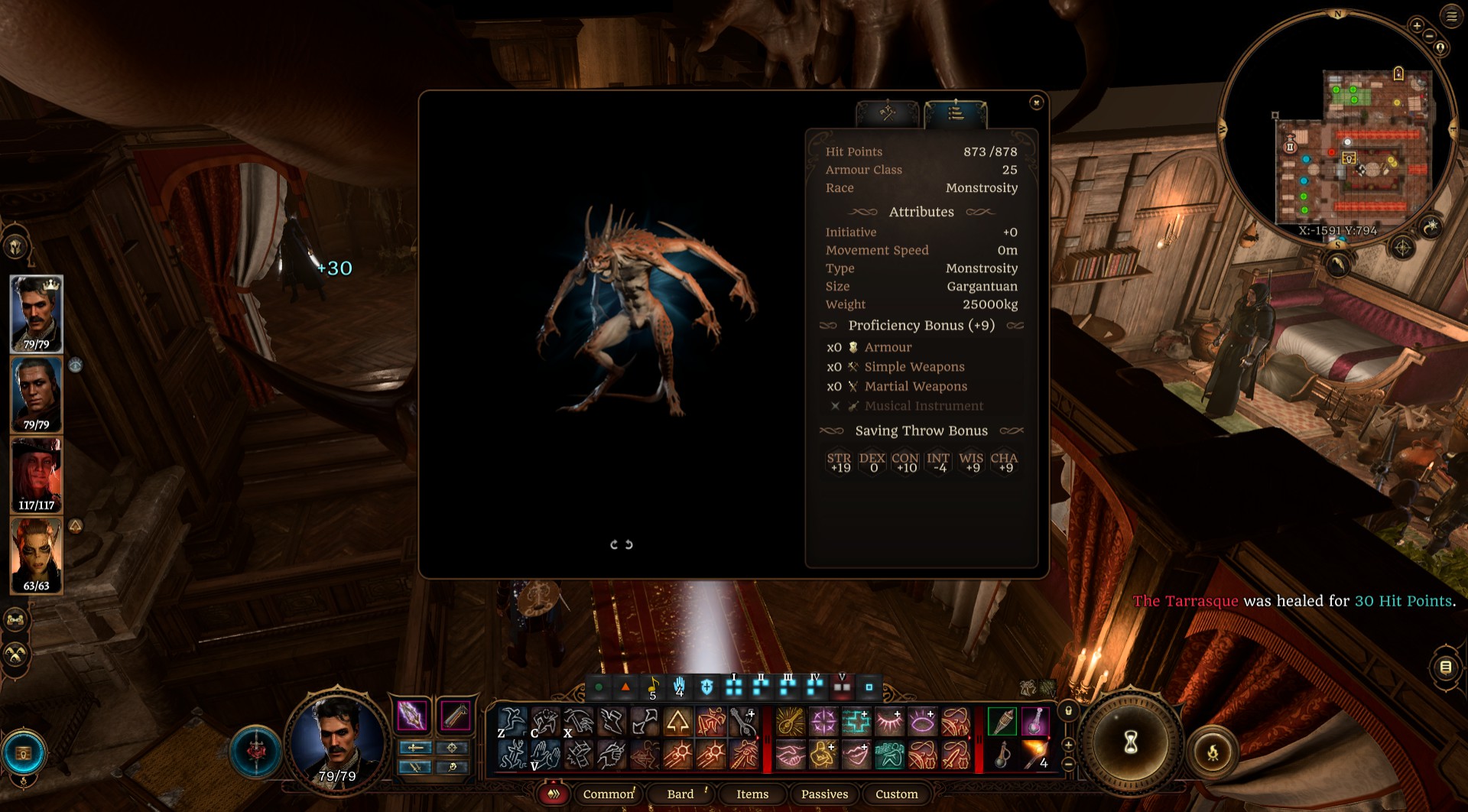
Task: Select the Passives hotbar tab
Action: point(824,794)
